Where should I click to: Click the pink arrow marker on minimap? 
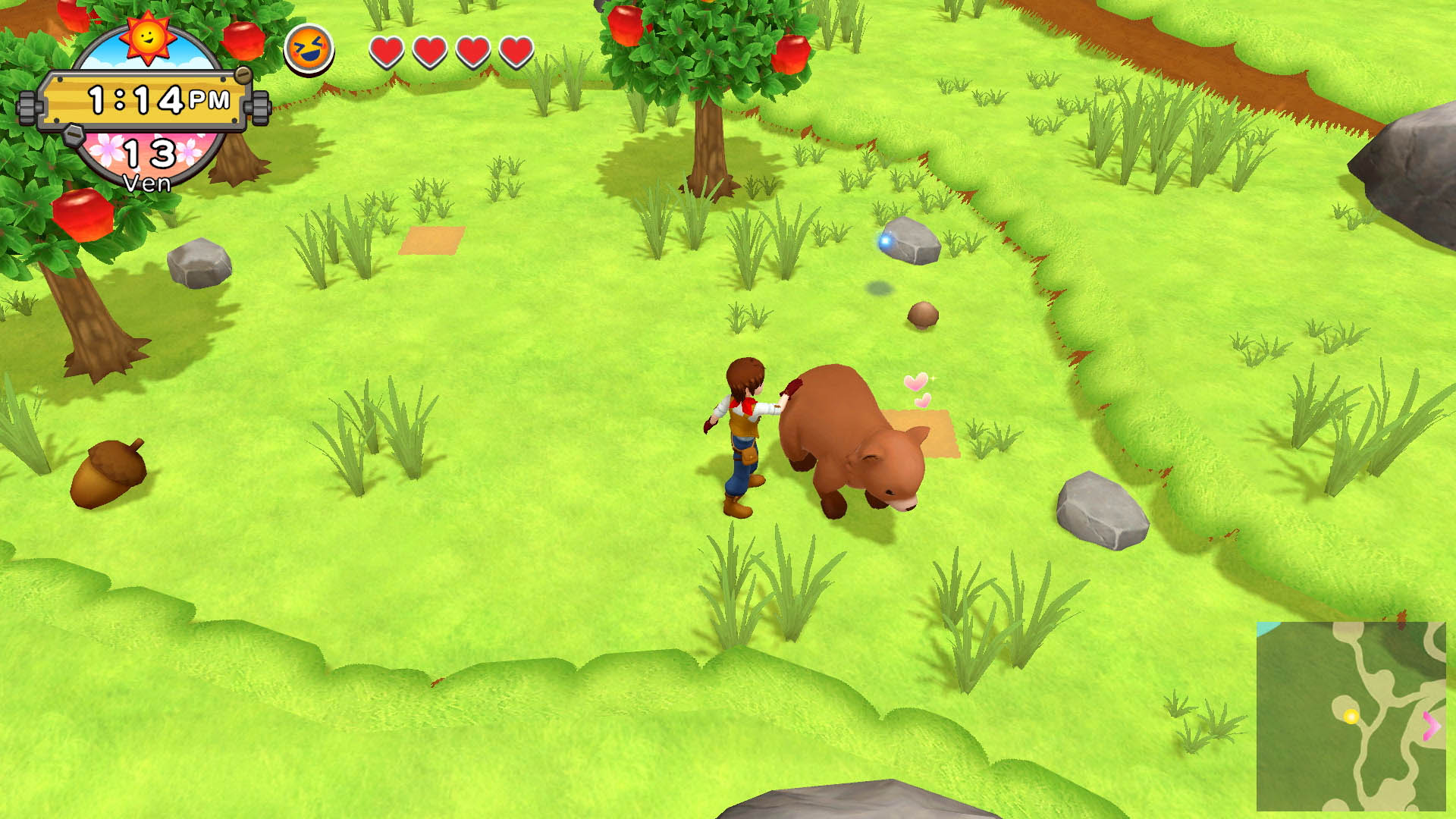tap(1431, 726)
